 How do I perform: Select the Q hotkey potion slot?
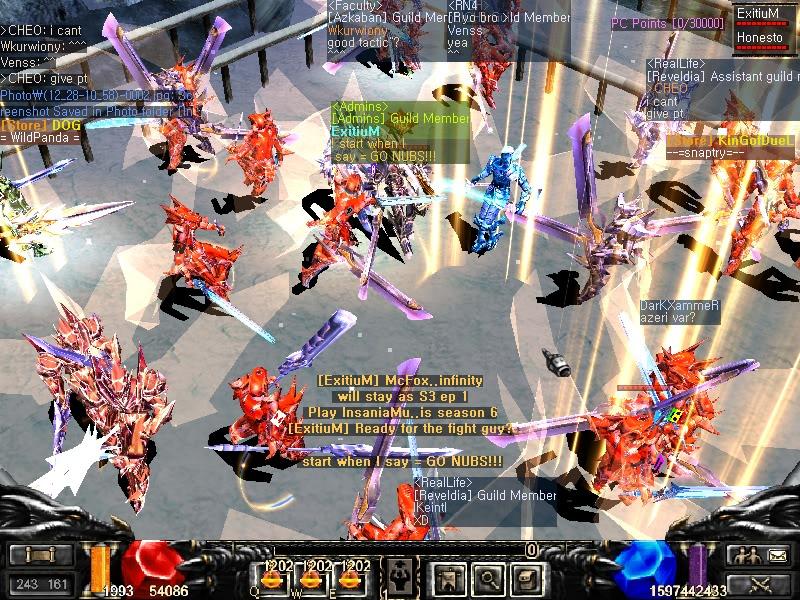[271, 577]
